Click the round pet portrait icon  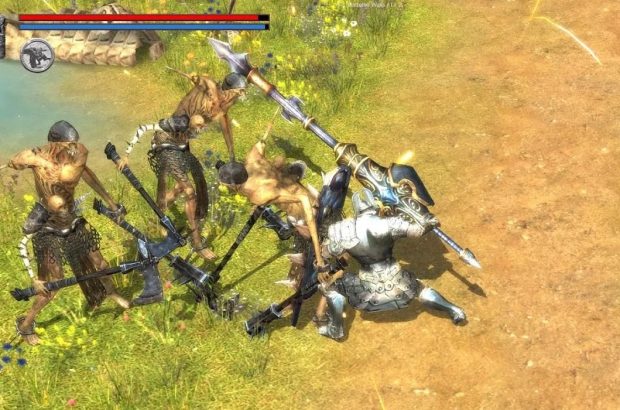pos(36,55)
